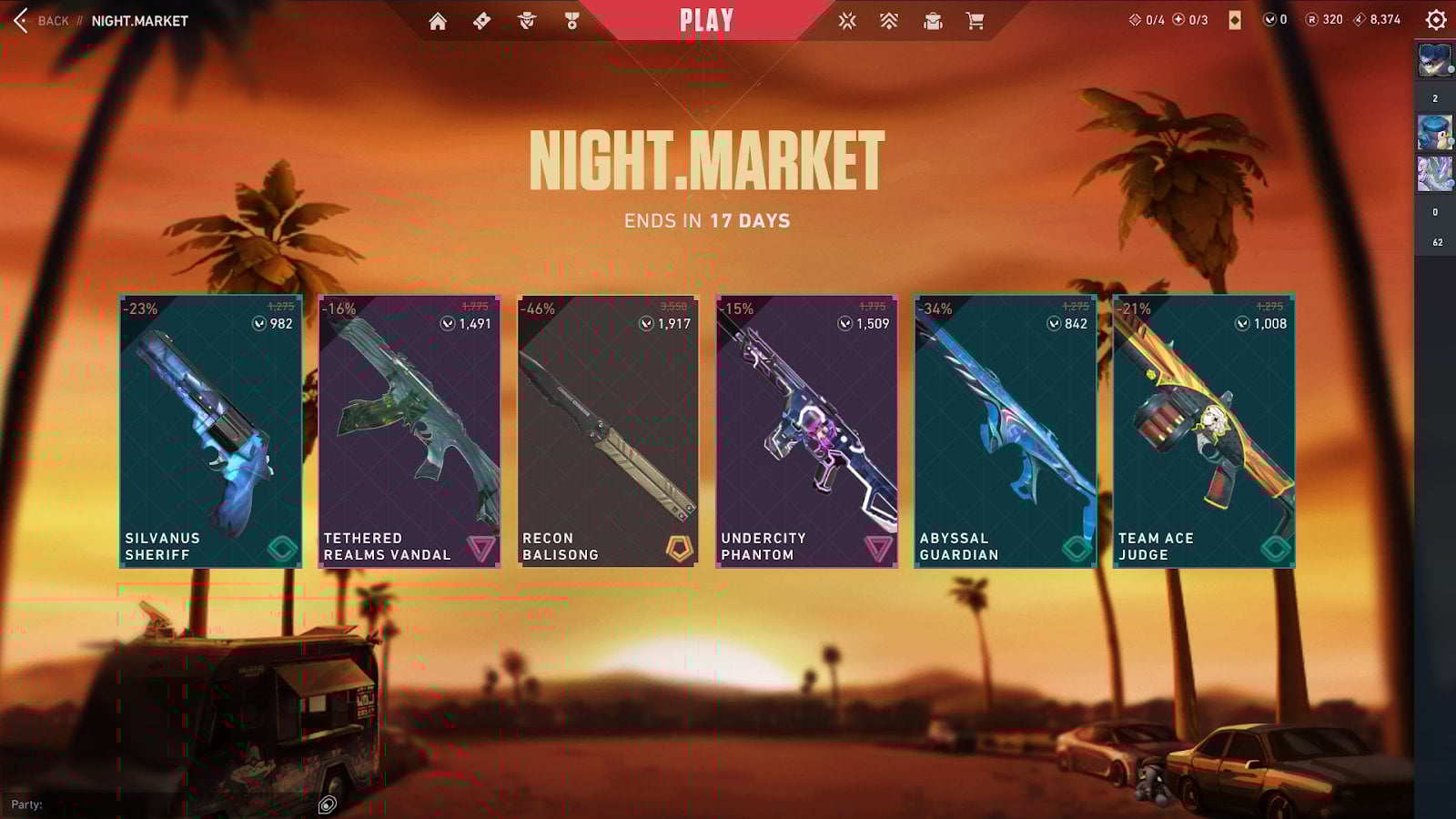Open Career stats via the medal icon

point(572,20)
